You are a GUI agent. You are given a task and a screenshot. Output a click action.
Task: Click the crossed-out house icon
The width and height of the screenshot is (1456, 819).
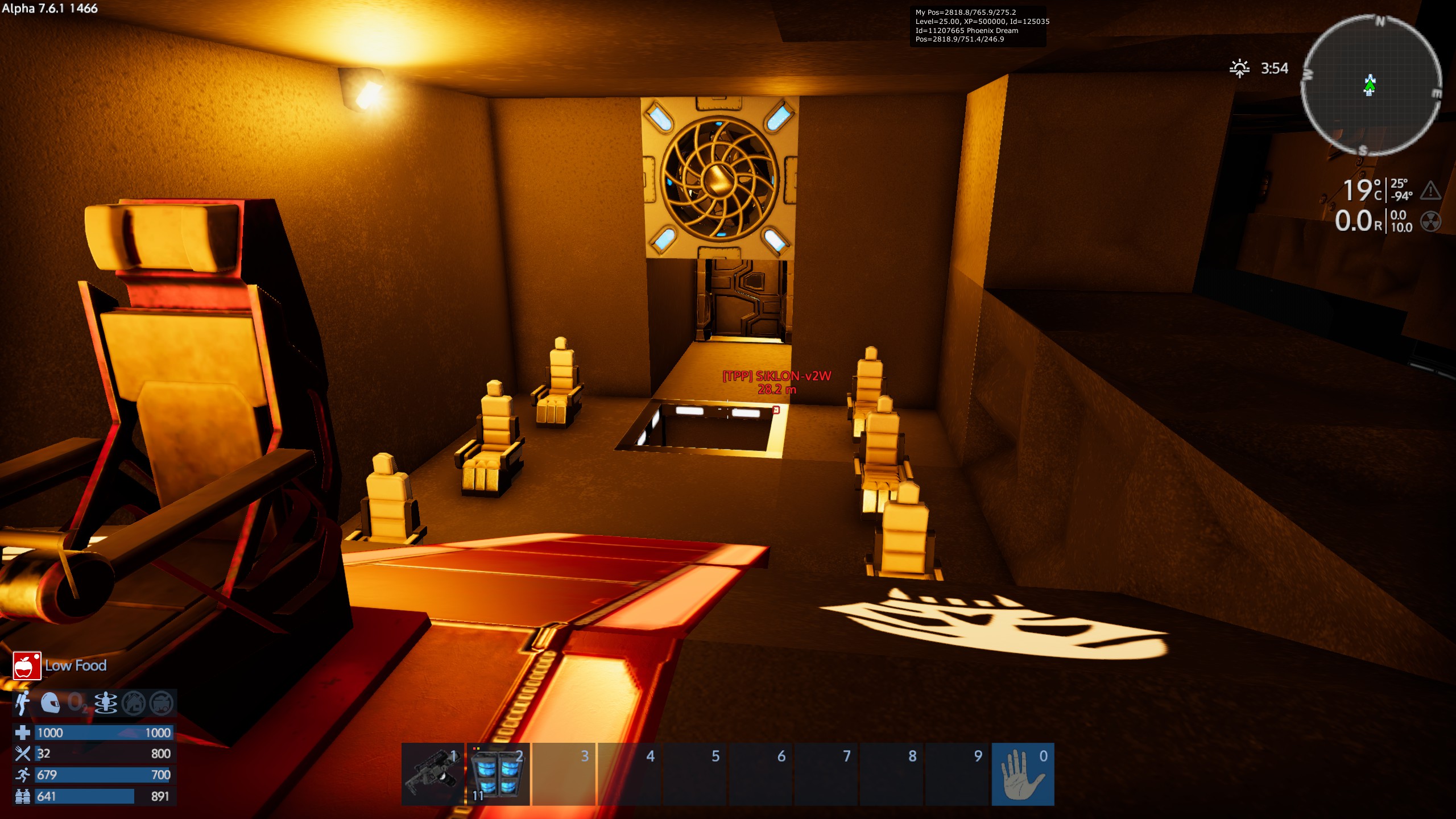[x=134, y=703]
